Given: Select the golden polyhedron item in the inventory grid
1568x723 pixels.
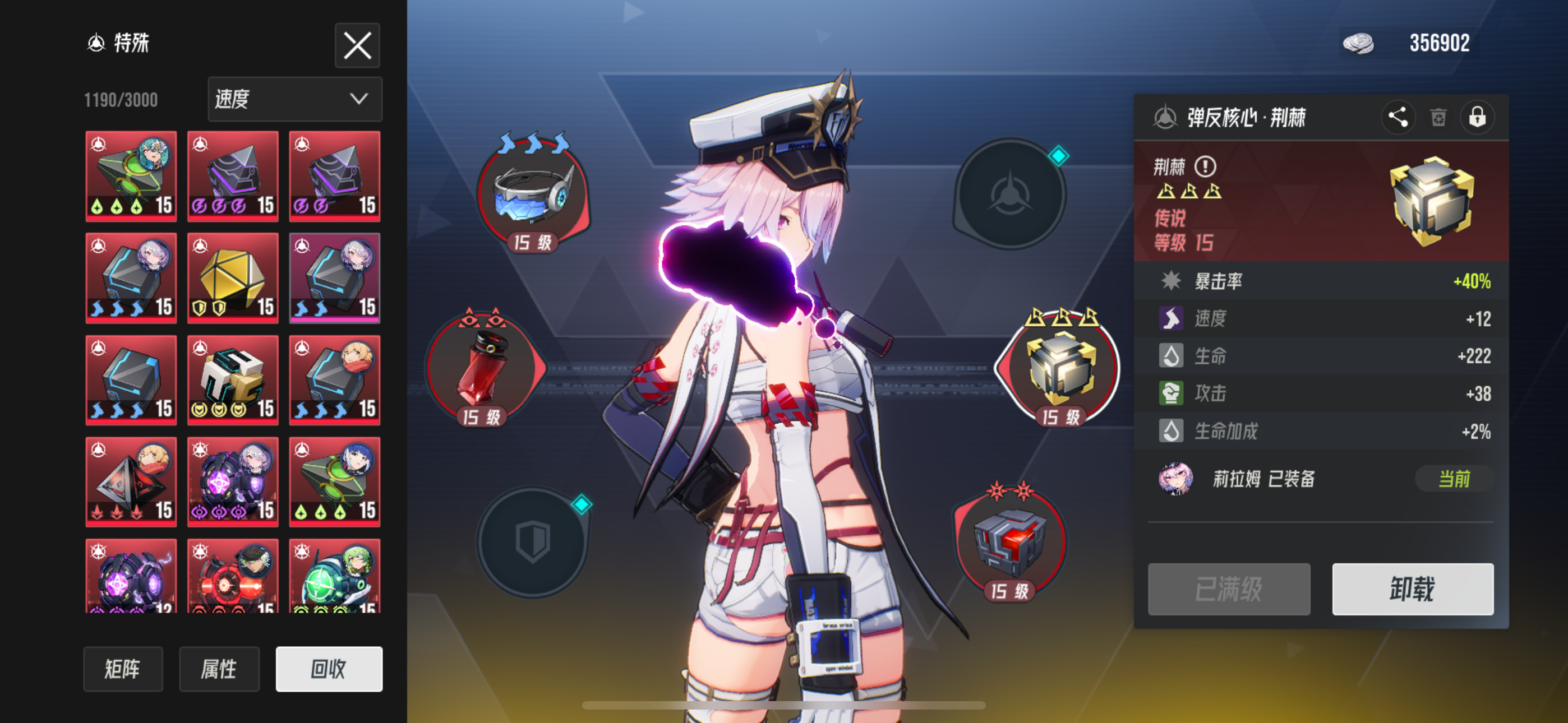Looking at the screenshot, I should click(x=233, y=277).
